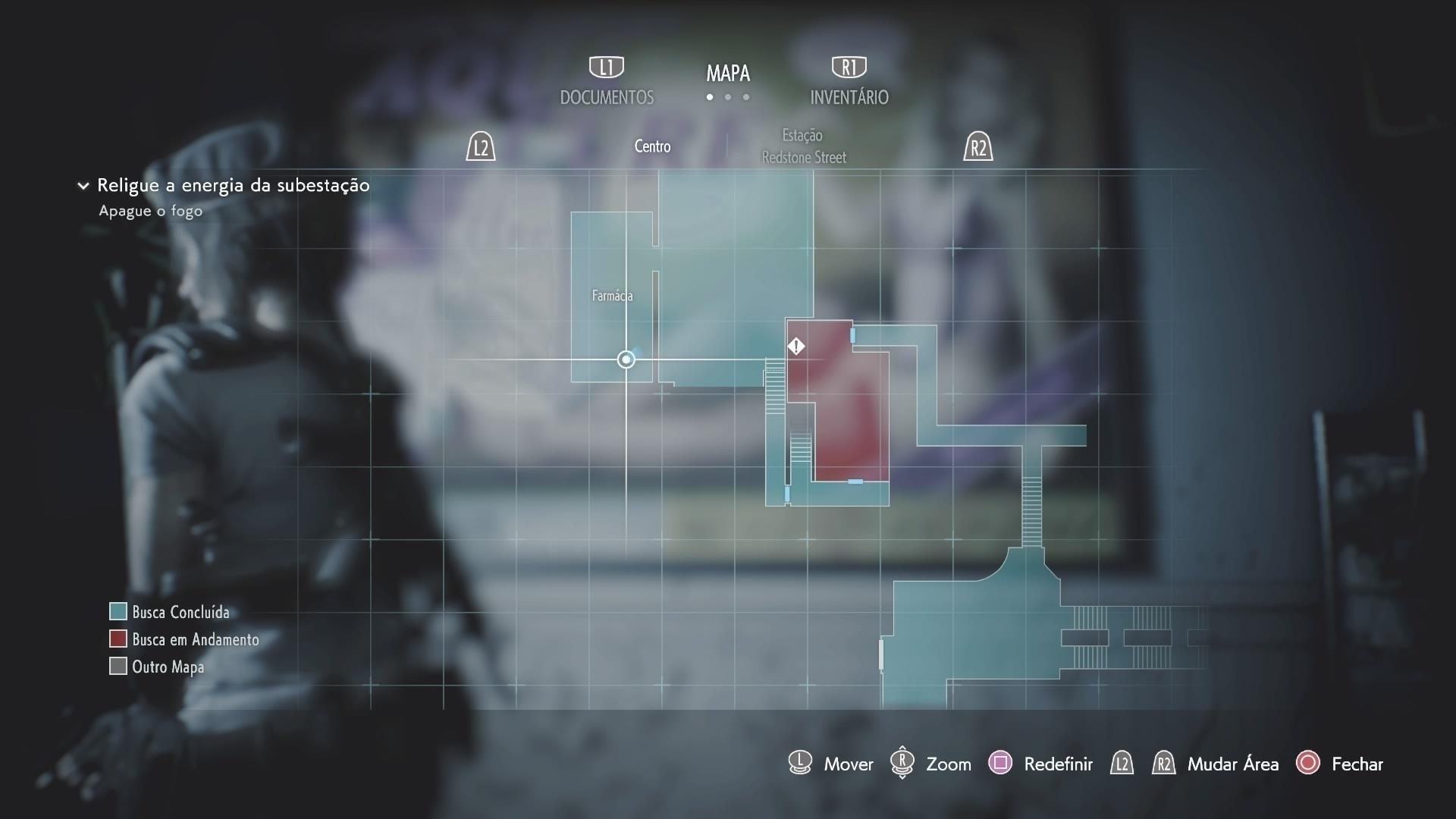Click the L stick Mover icon

click(x=799, y=764)
